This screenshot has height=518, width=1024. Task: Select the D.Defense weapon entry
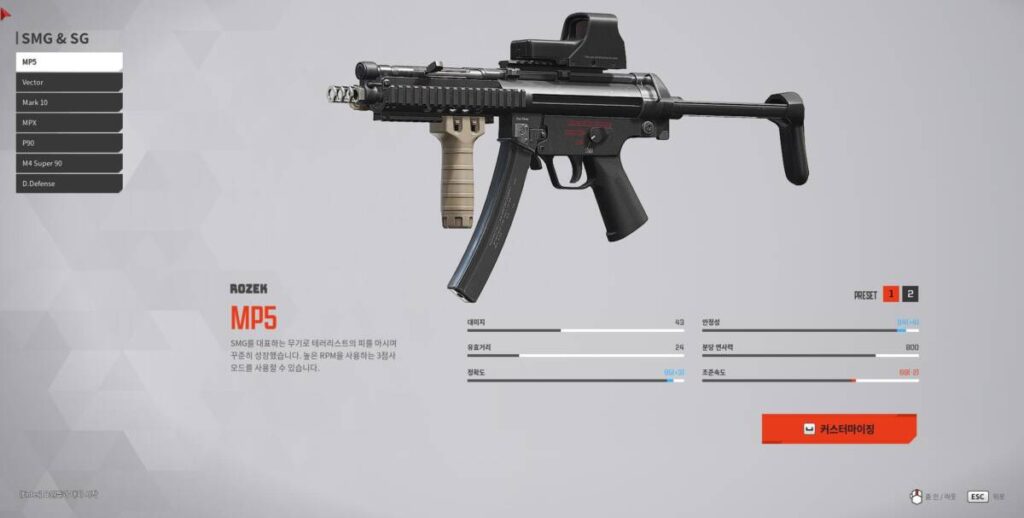[69, 184]
